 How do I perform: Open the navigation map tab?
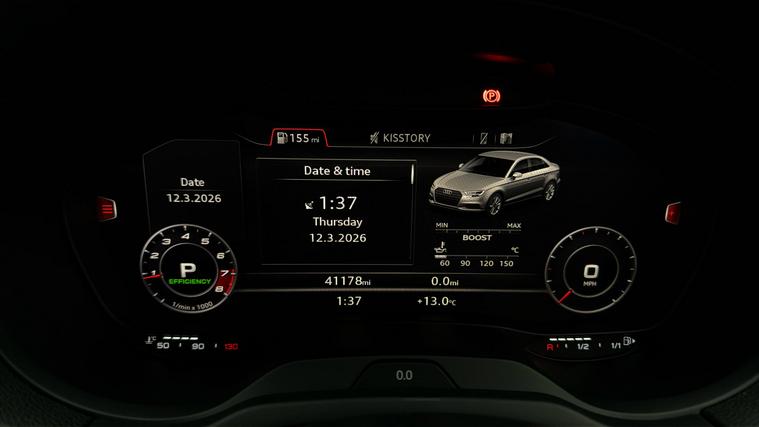506,138
